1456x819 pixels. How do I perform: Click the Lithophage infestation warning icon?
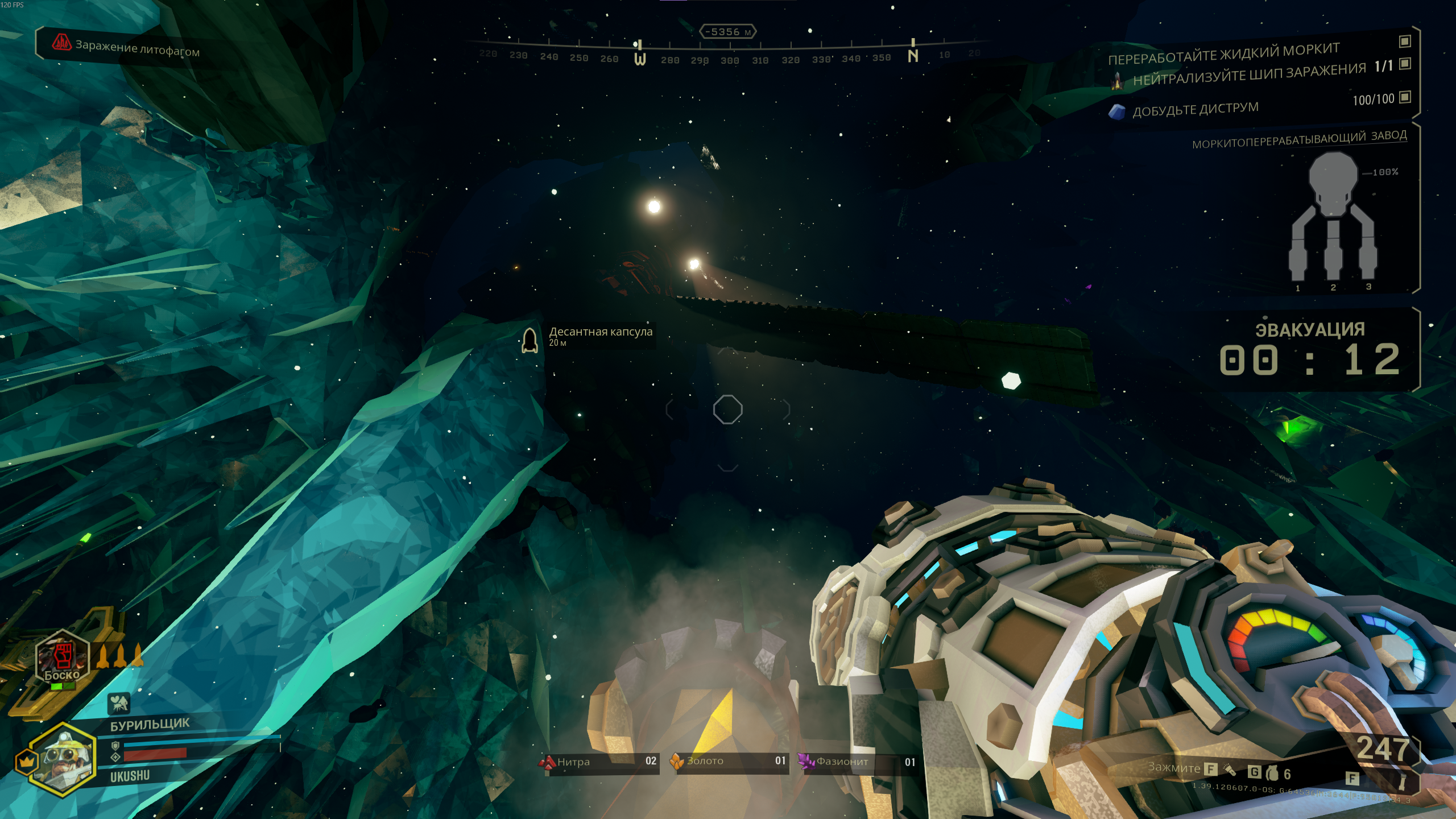tap(61, 43)
